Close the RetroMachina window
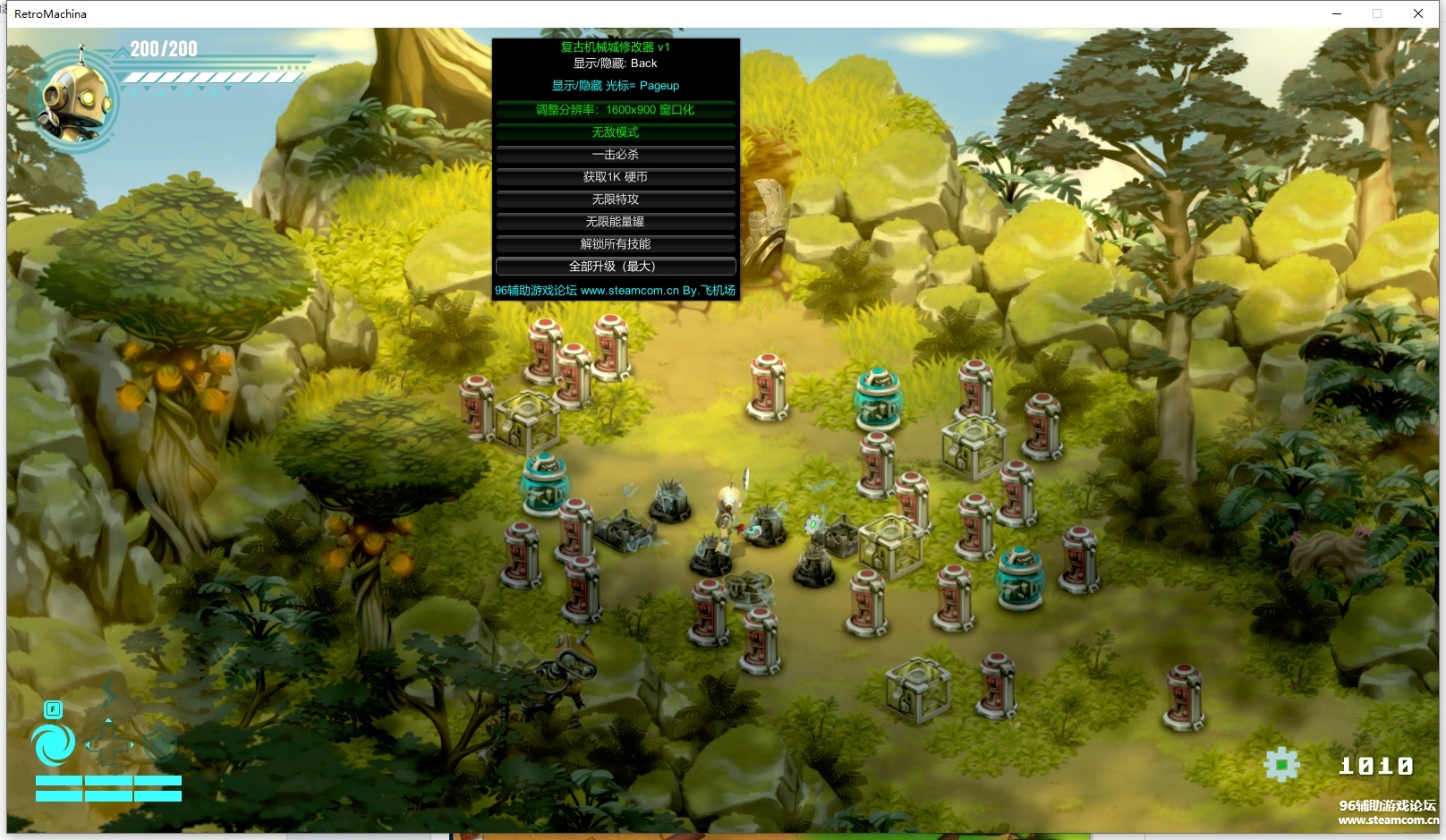Image resolution: width=1446 pixels, height=840 pixels. [x=1418, y=13]
